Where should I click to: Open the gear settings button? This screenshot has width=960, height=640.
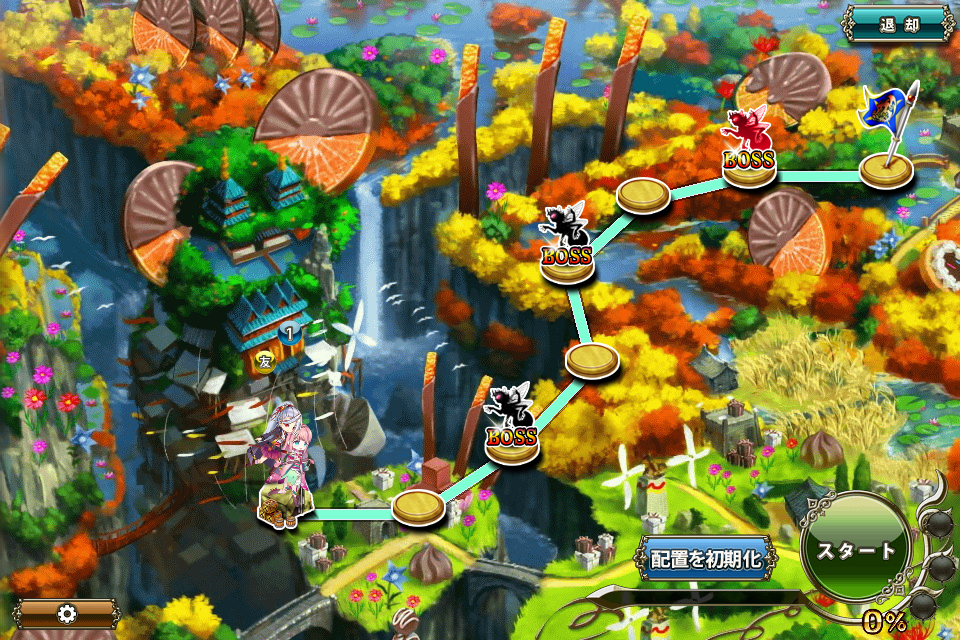[x=68, y=613]
